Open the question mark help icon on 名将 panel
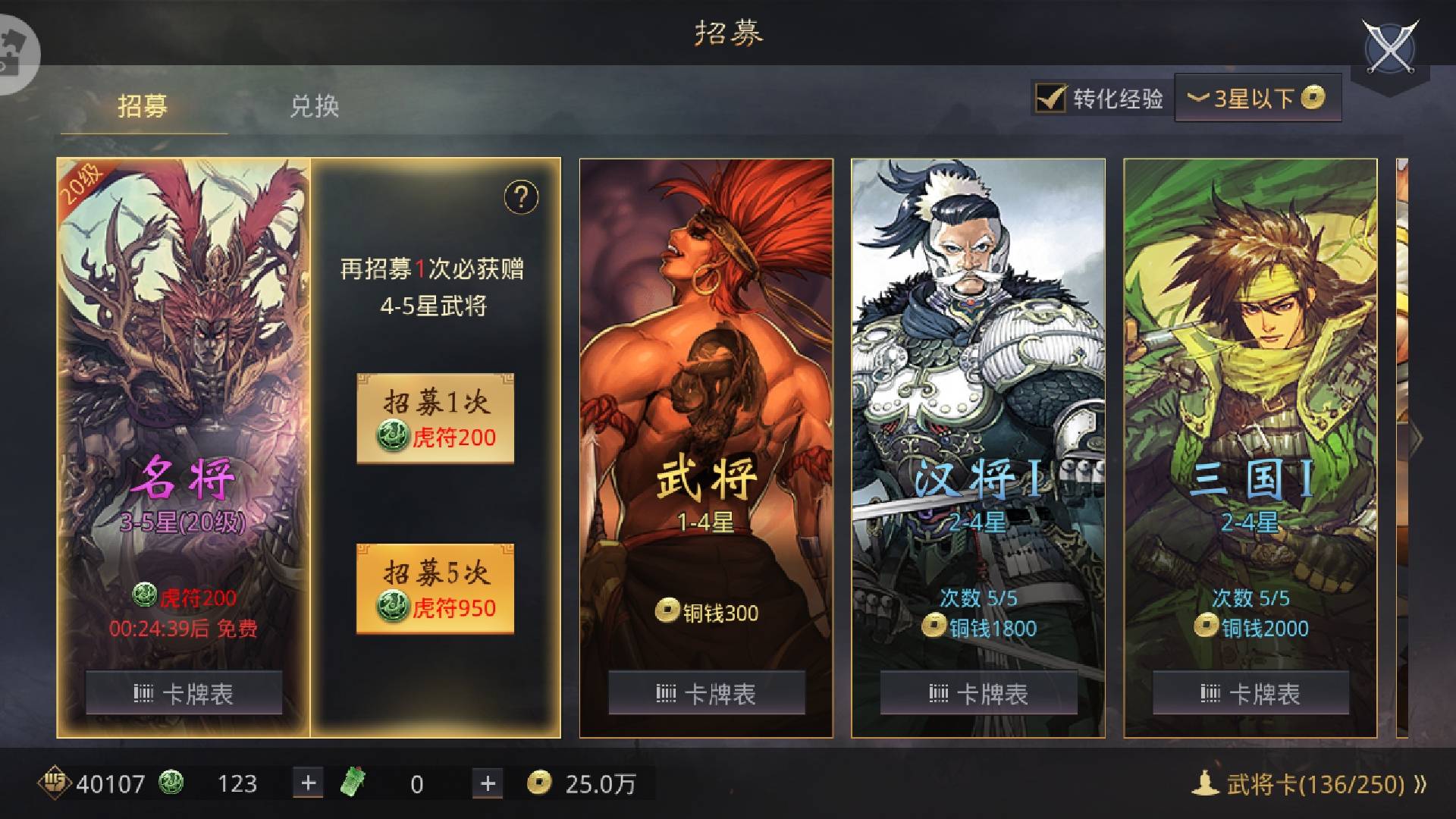 (521, 197)
